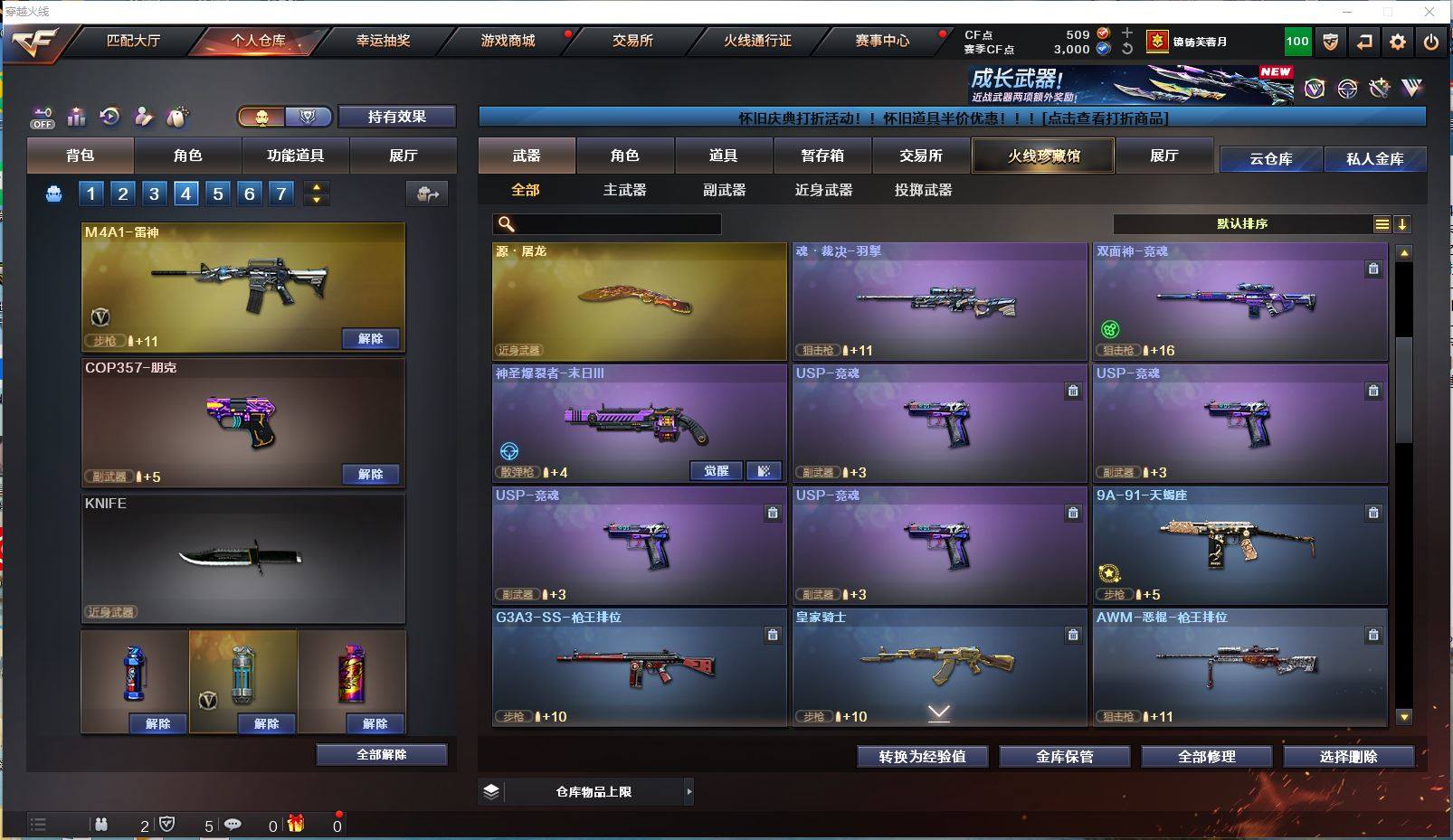
Task: Open the 火线珍藏馆 tab
Action: [1043, 156]
